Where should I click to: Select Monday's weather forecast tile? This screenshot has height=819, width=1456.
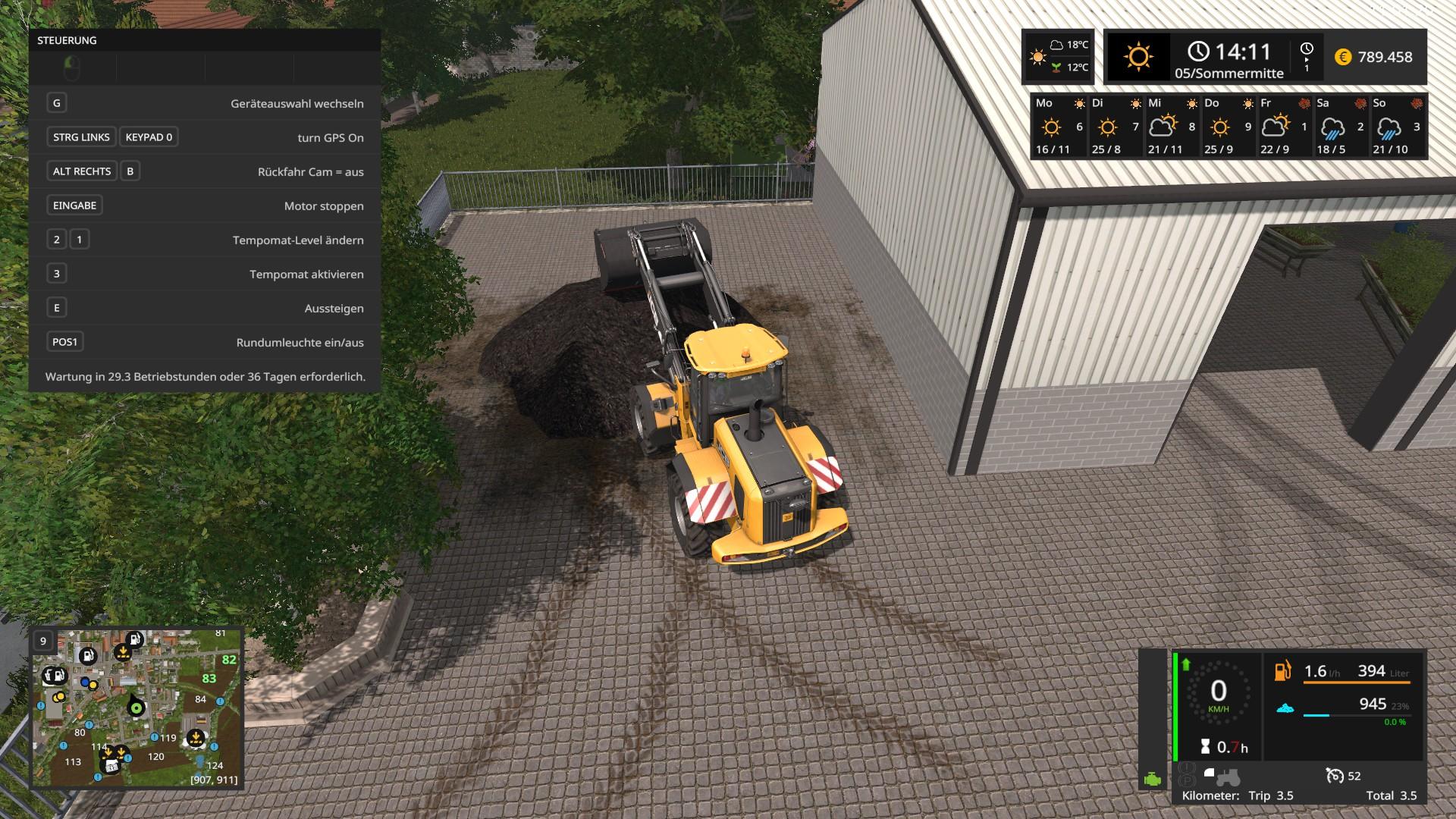click(x=1059, y=126)
